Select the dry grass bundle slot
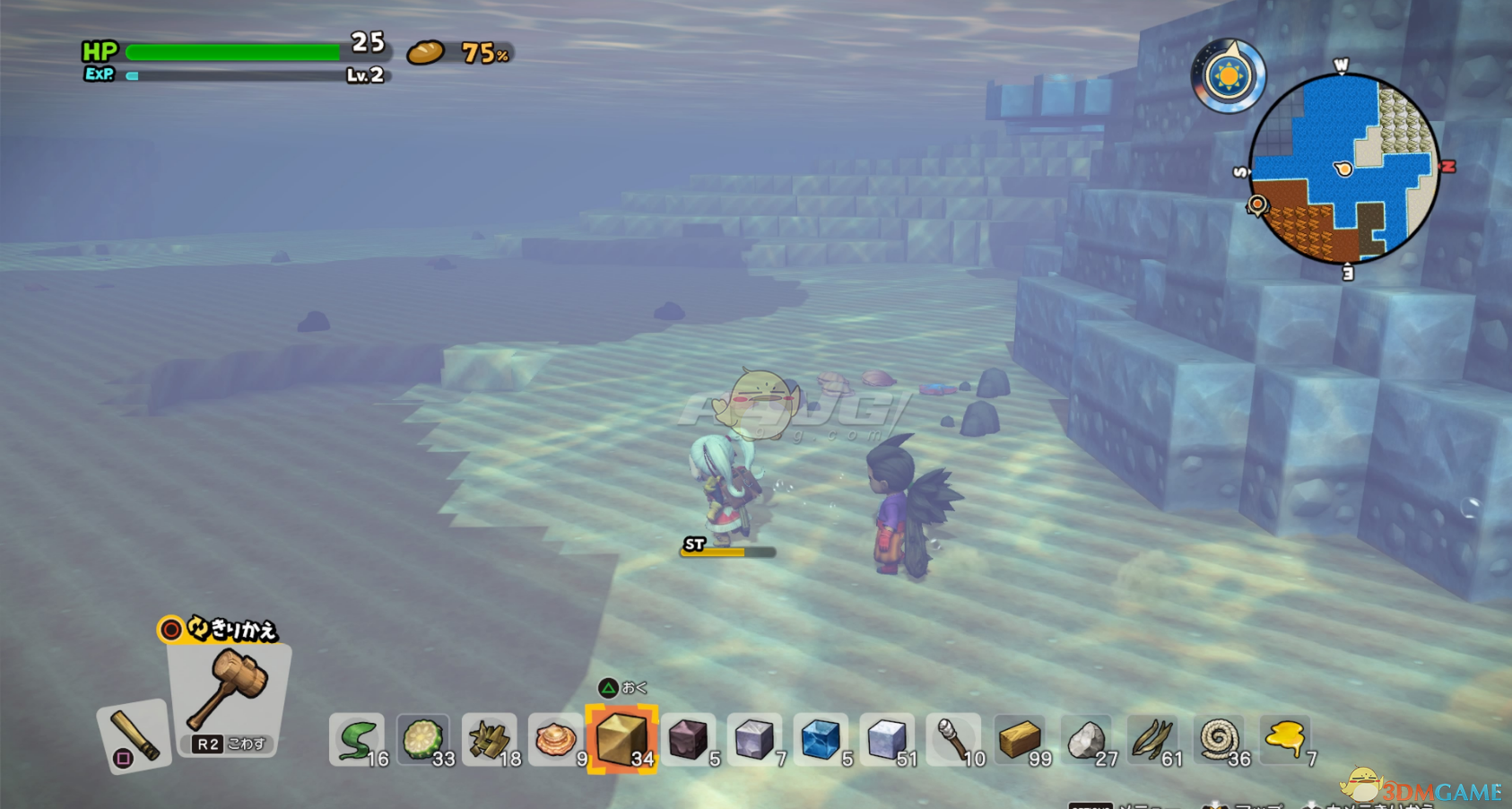The height and width of the screenshot is (809, 1512). [490, 740]
